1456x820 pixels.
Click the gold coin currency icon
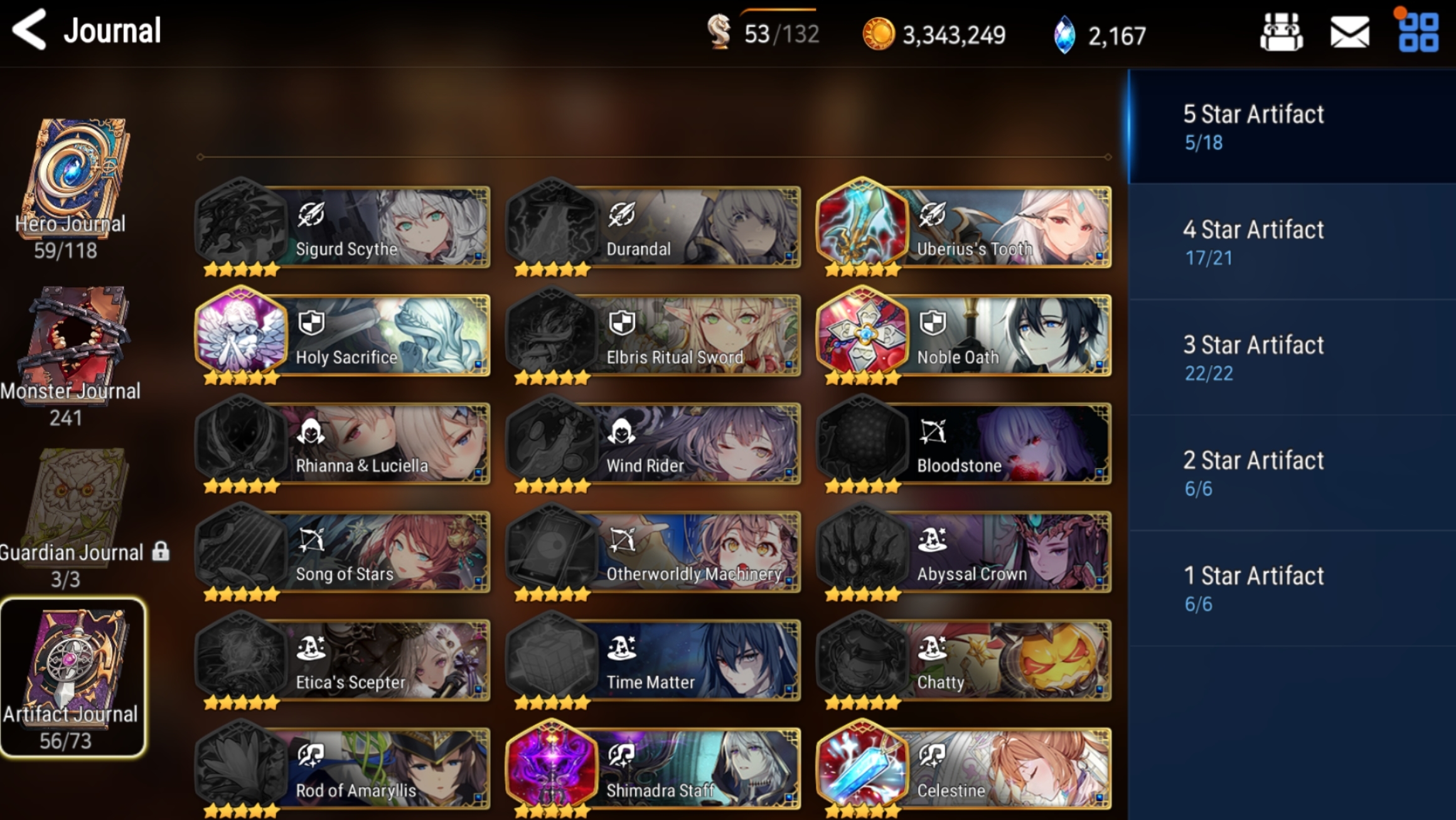coord(879,35)
